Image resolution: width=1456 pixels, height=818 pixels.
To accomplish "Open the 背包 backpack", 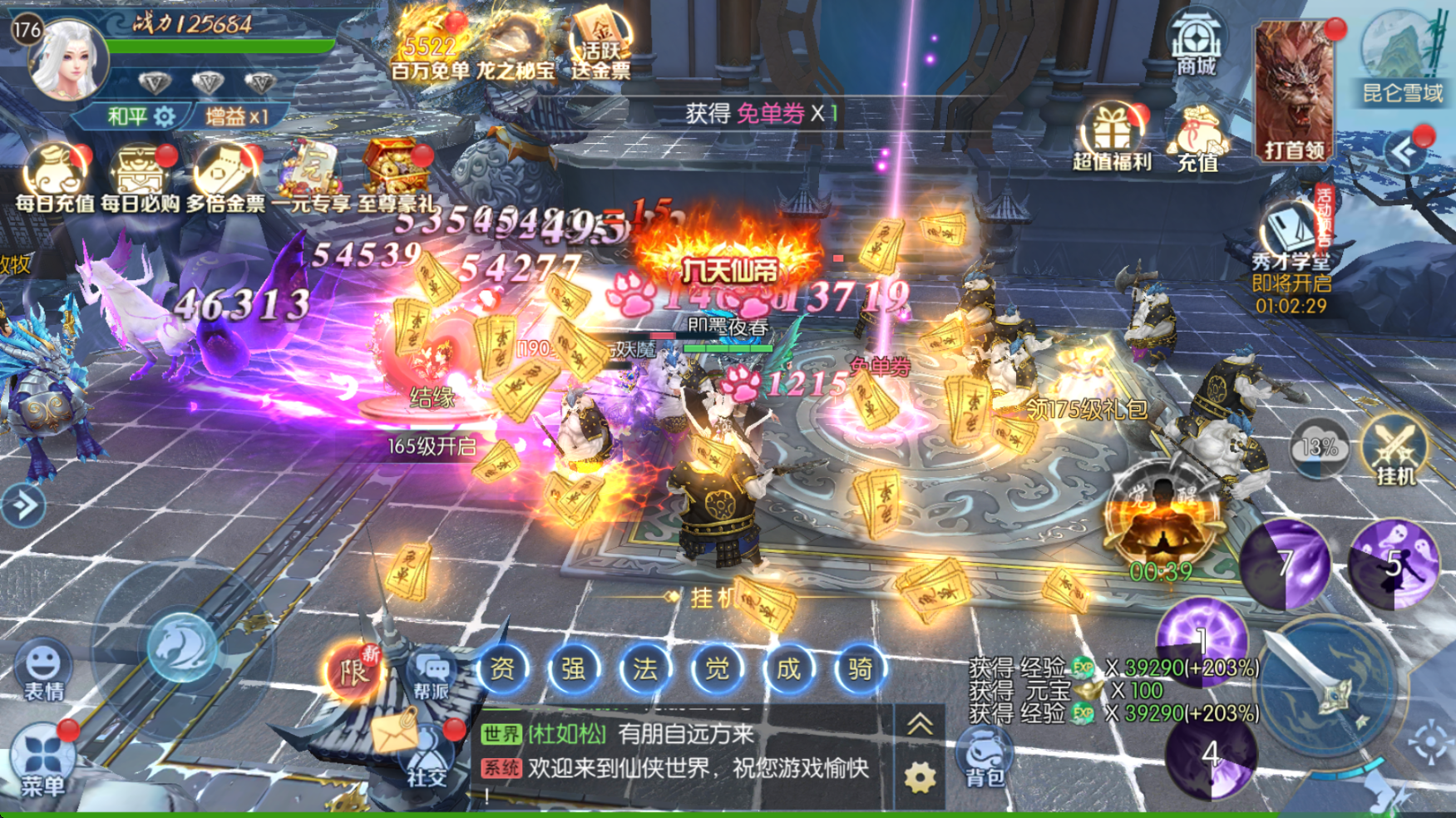I will pos(985,756).
